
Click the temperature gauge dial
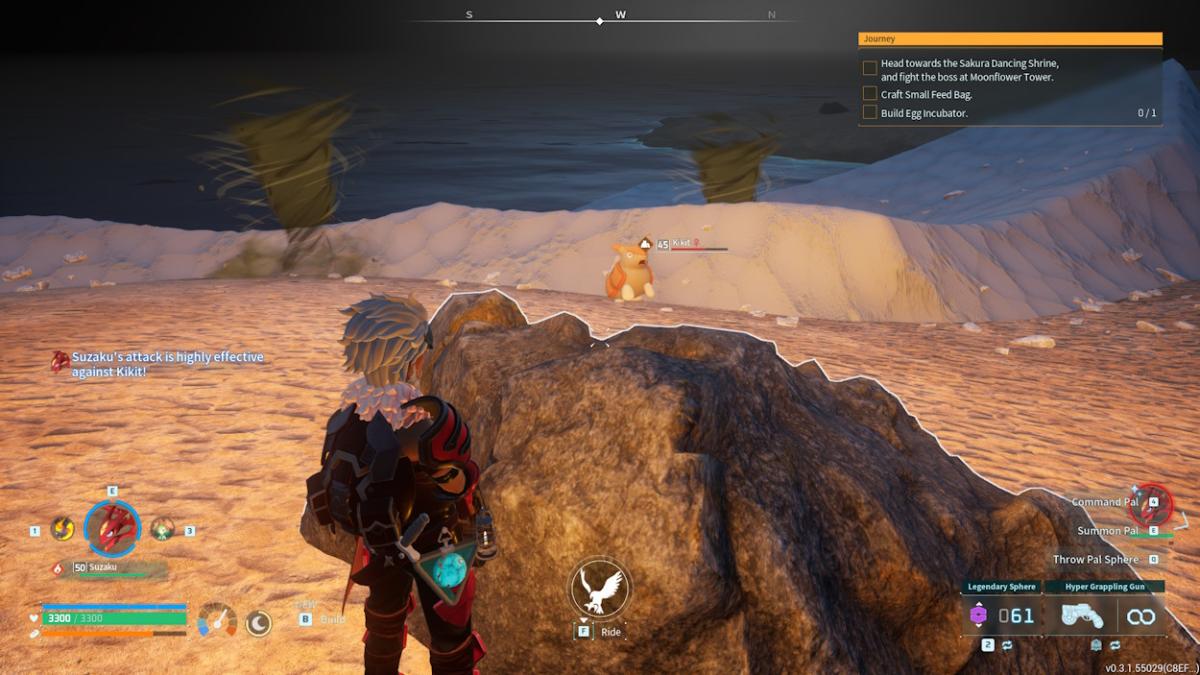217,620
